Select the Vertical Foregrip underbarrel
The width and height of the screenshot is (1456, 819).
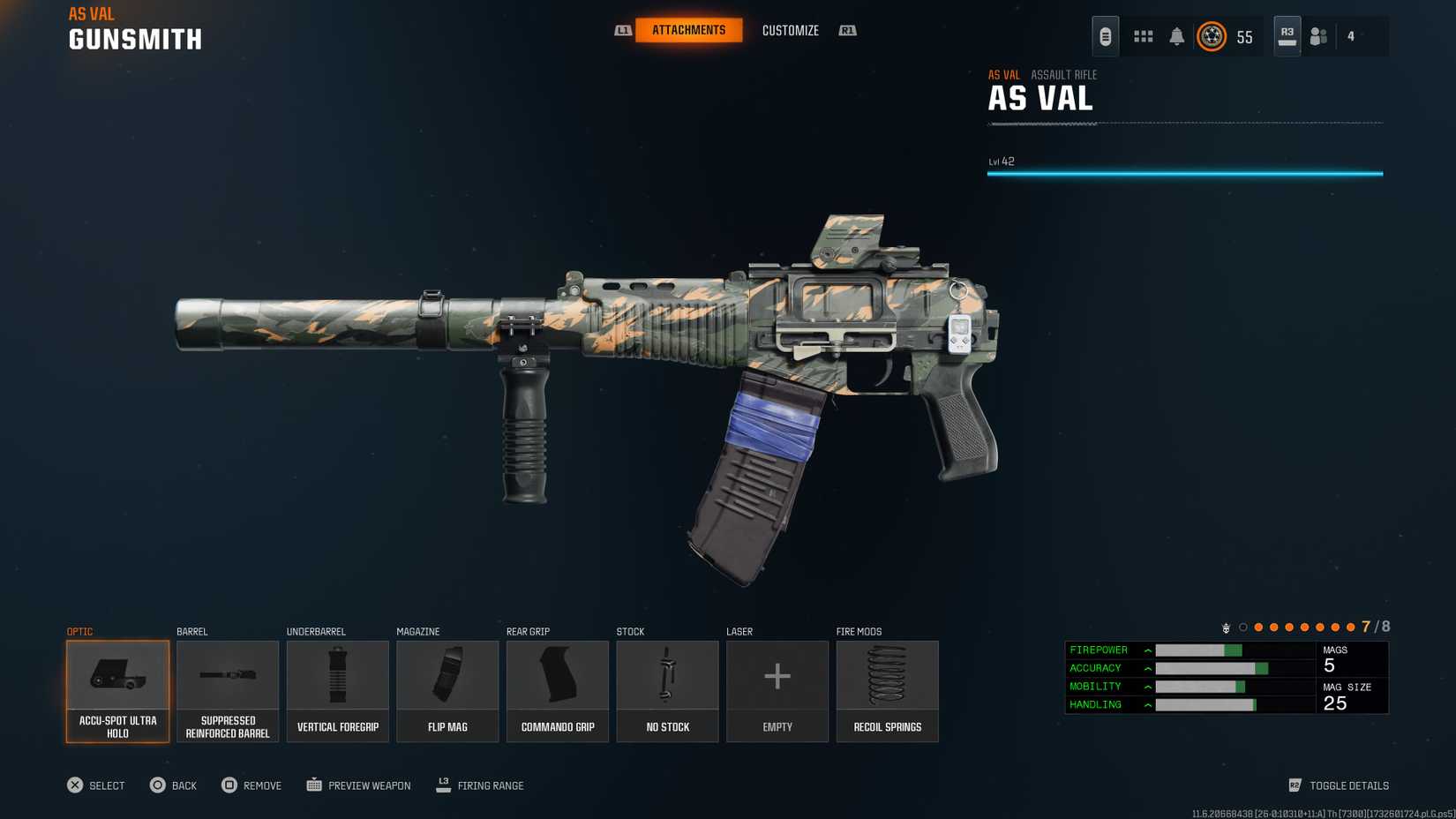tap(337, 691)
